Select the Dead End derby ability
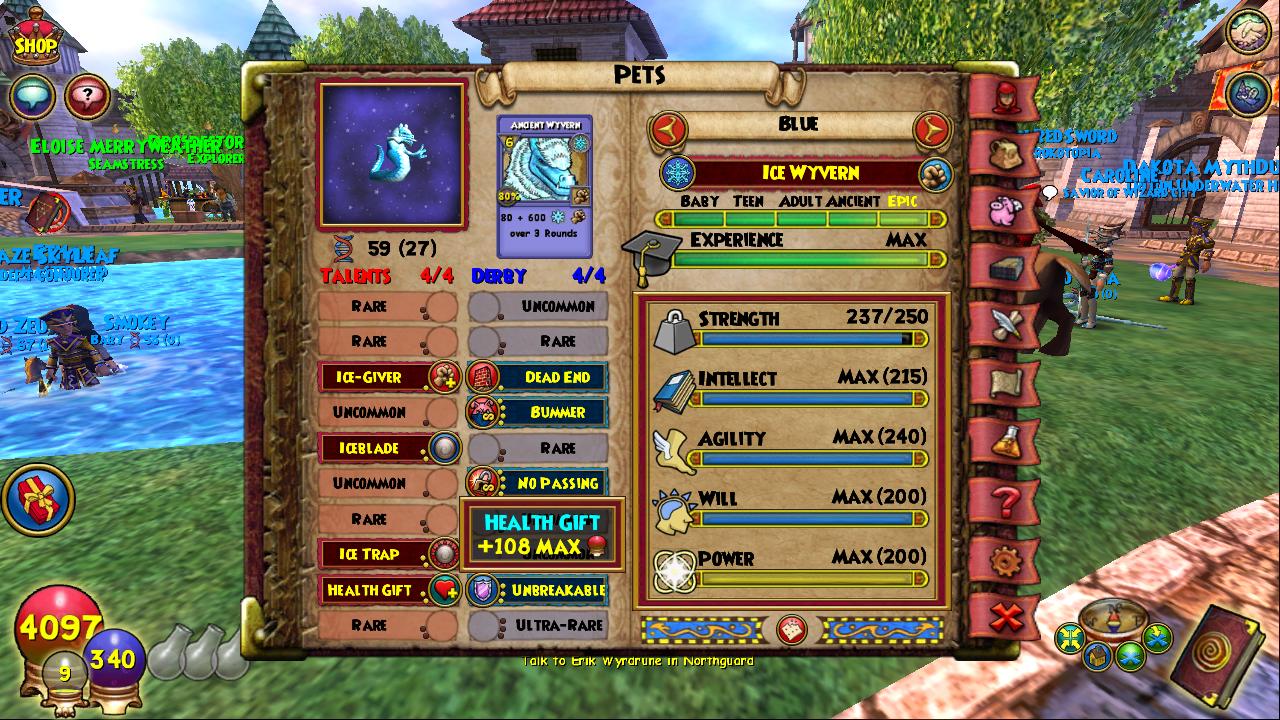This screenshot has height=720, width=1280. pos(538,377)
